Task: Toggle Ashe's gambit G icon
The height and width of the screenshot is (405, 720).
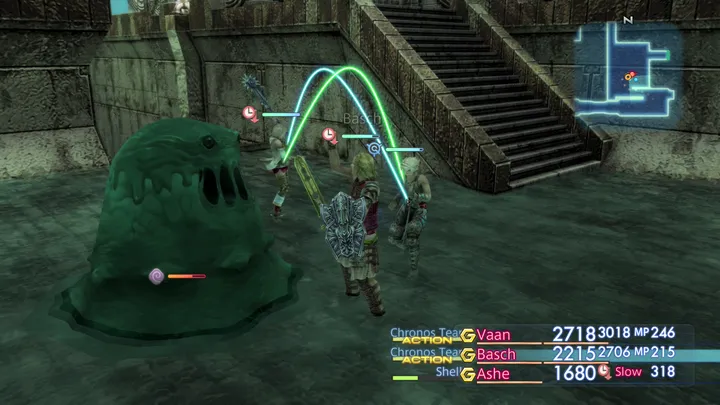Action: (x=467, y=374)
